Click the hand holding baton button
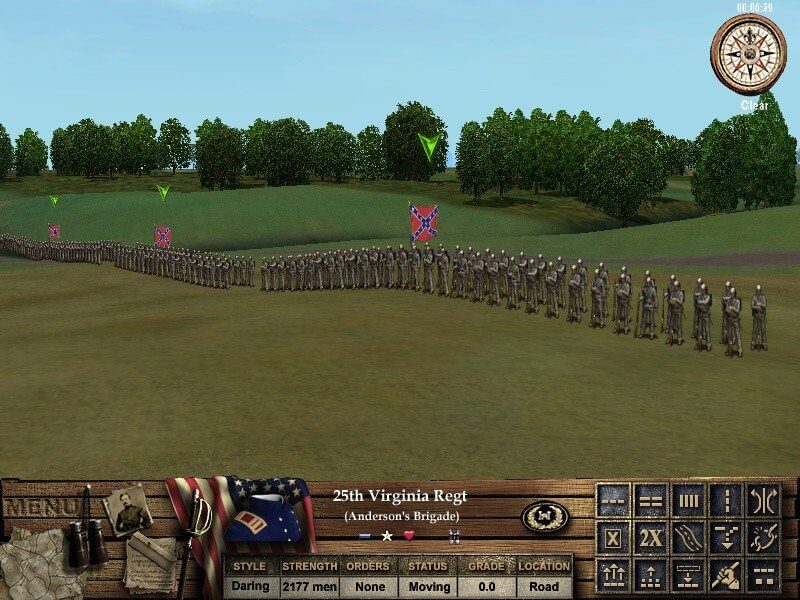 click(x=727, y=575)
